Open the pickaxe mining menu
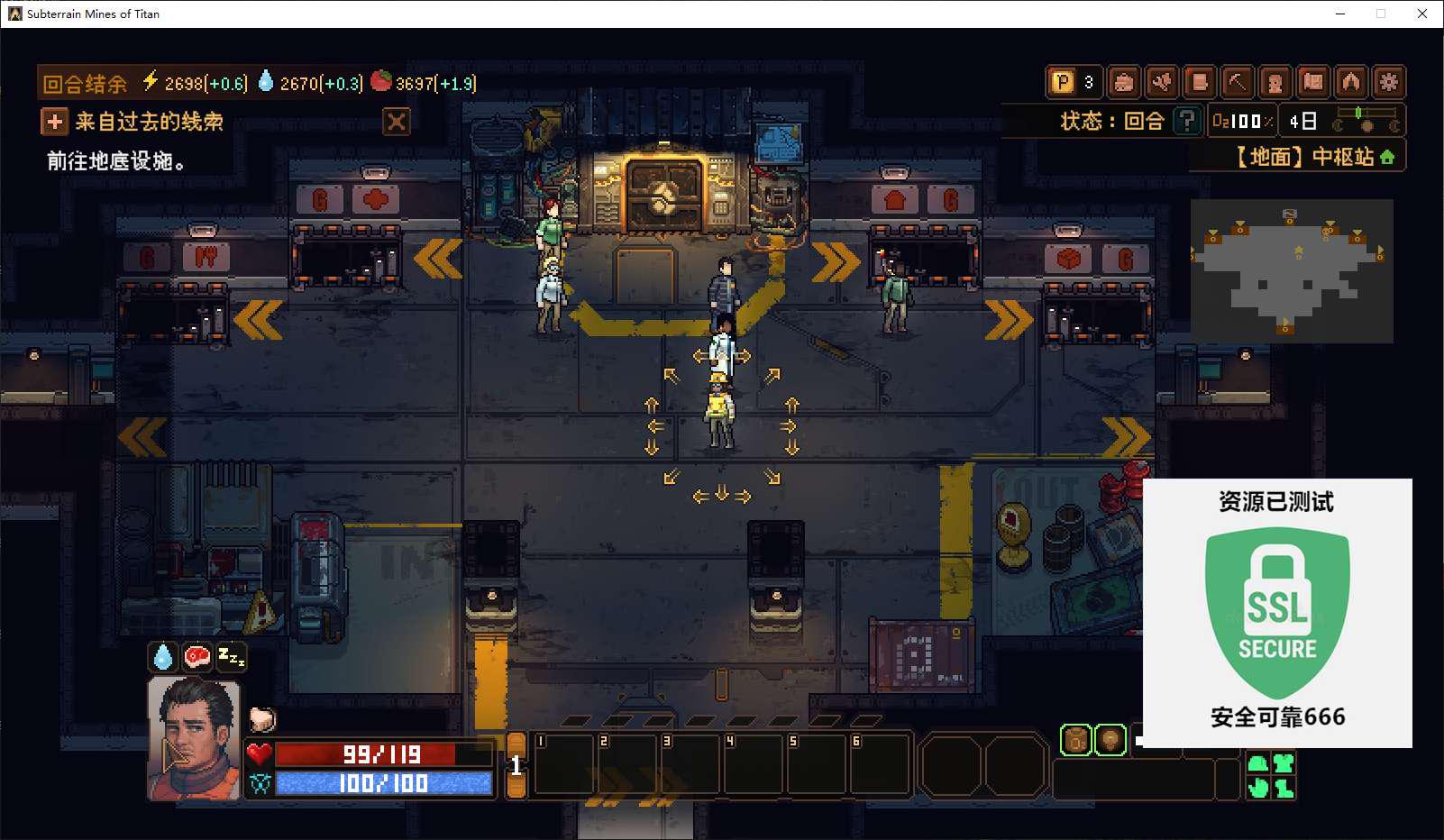Screen dimensions: 1444x840 pyautogui.click(x=1237, y=83)
